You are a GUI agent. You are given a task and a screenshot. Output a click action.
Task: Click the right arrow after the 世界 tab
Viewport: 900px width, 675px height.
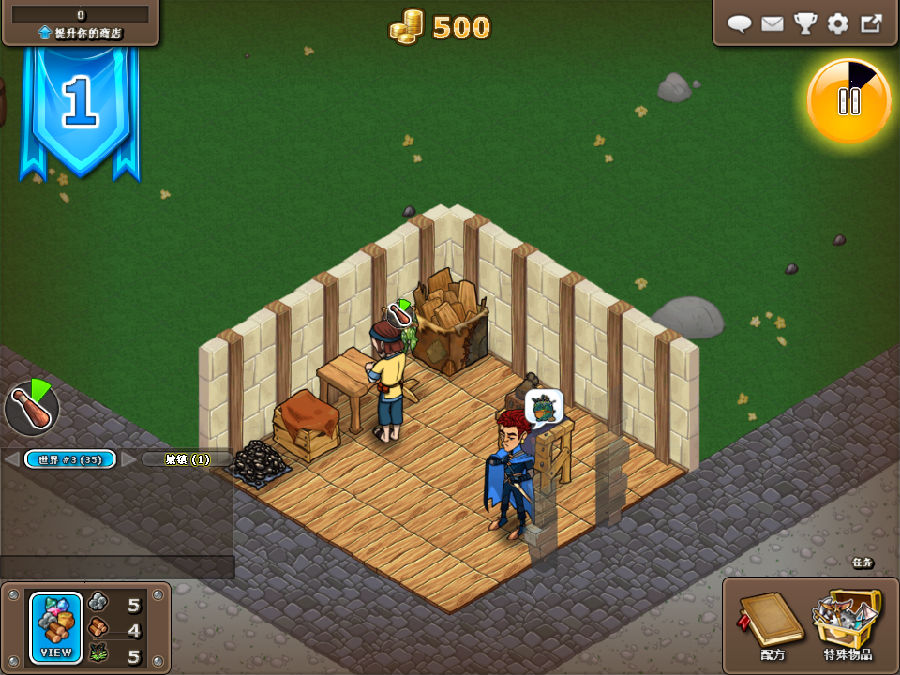click(x=128, y=459)
